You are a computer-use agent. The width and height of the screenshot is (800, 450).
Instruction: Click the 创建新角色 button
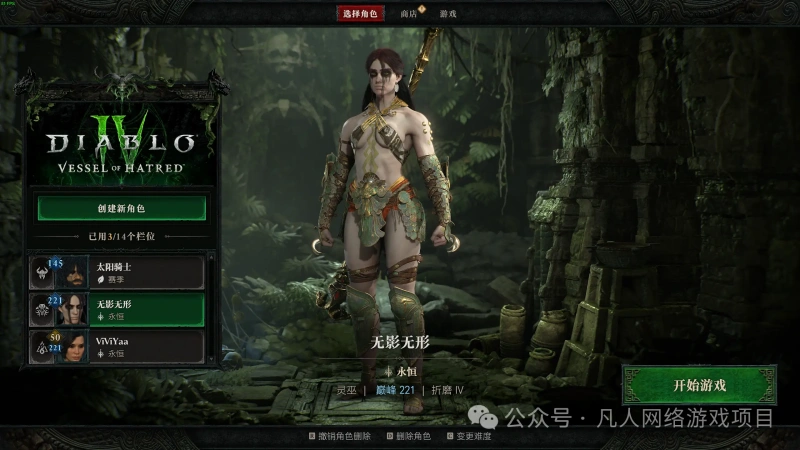point(122,208)
